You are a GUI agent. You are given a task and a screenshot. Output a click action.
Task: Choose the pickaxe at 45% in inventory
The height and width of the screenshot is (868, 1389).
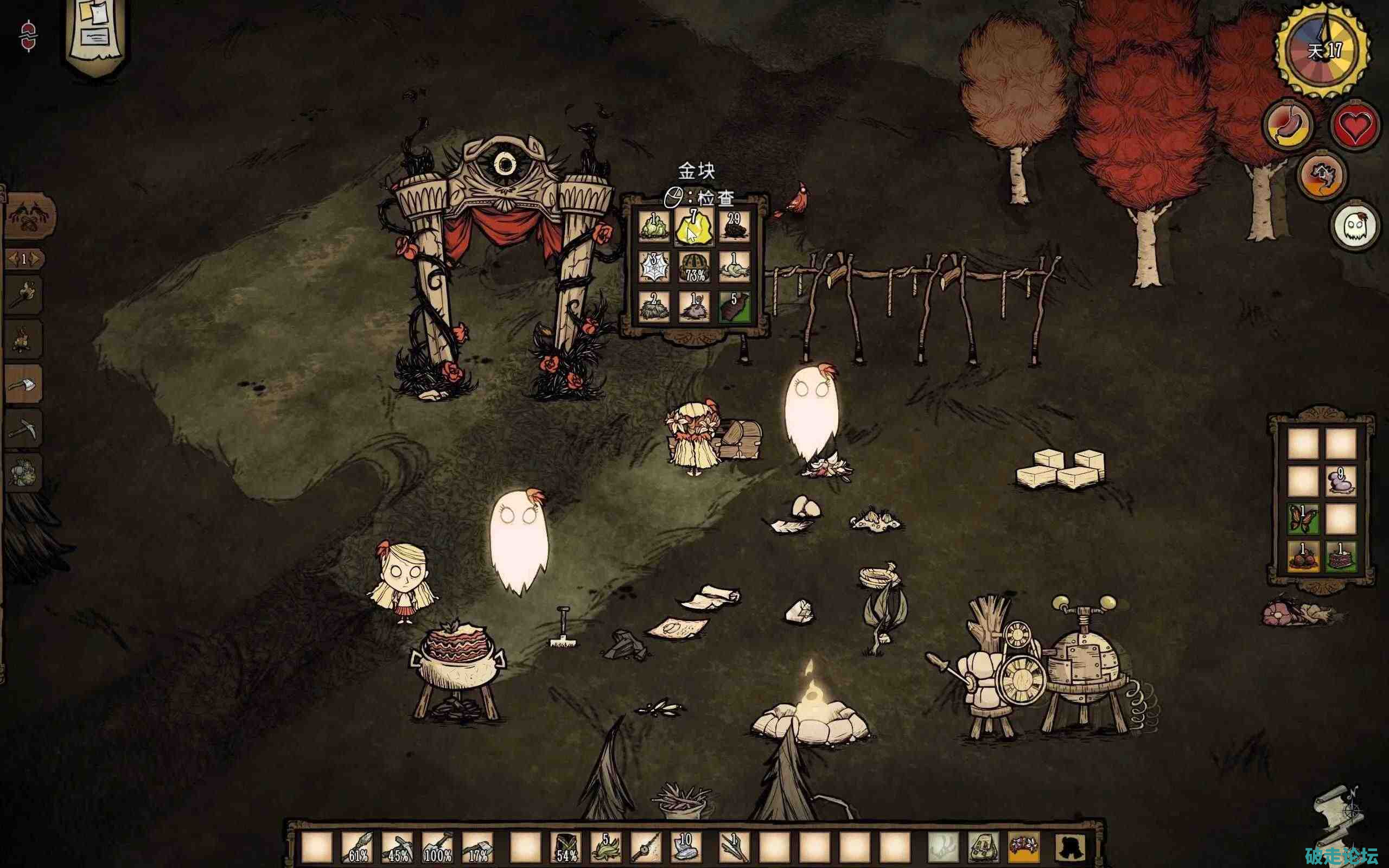coord(398,848)
